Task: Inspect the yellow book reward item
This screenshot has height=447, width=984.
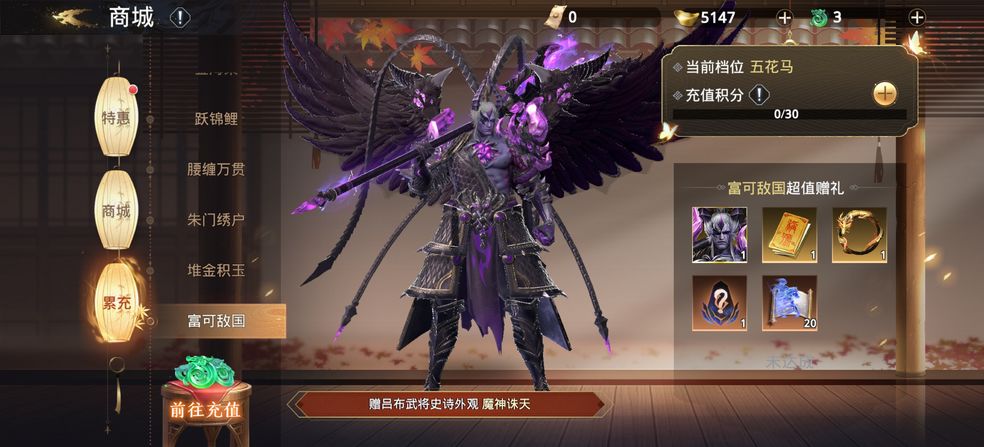Action: 789,235
